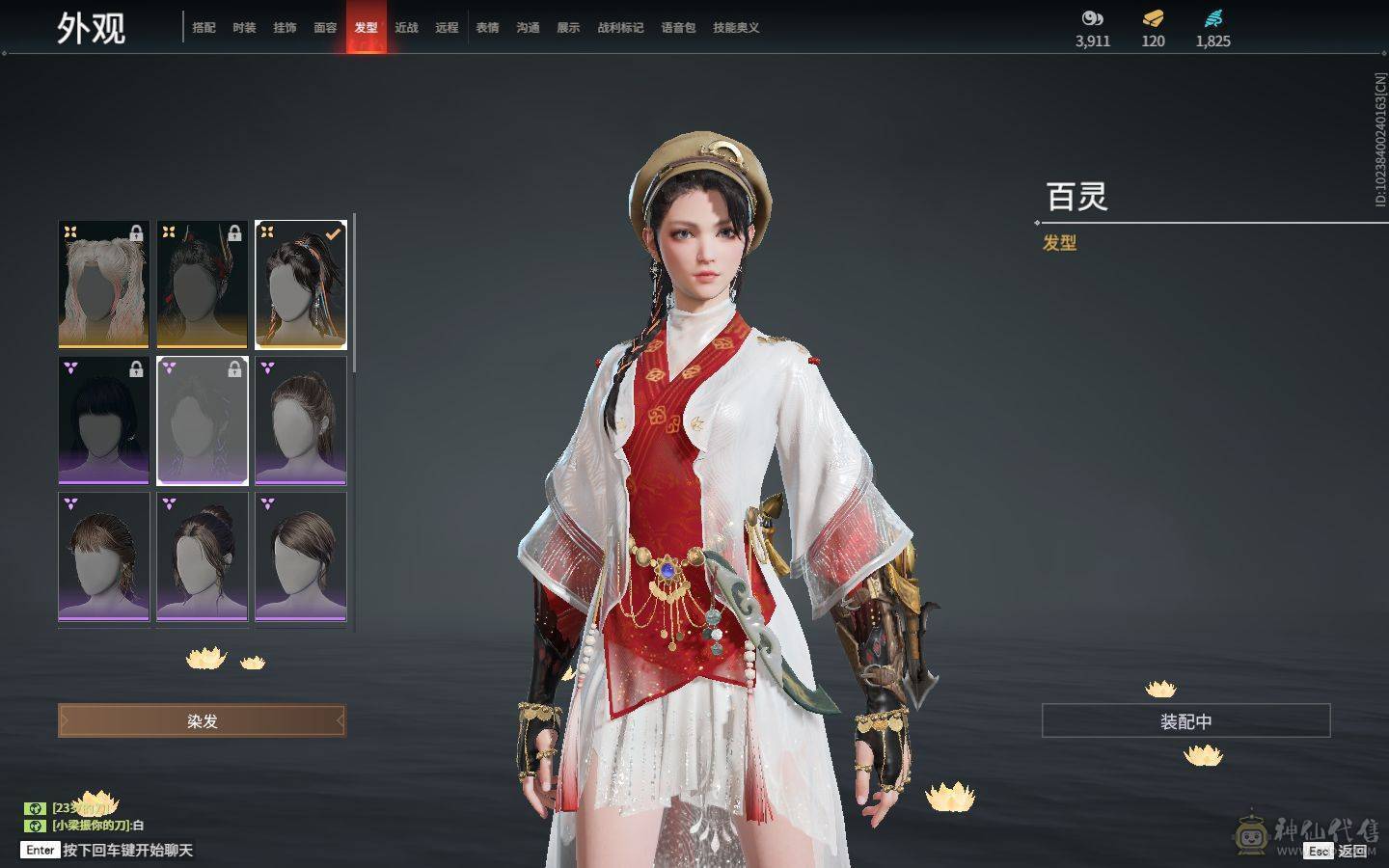Click the 装配中 equipped button
Image resolution: width=1389 pixels, height=868 pixels.
[x=1185, y=720]
